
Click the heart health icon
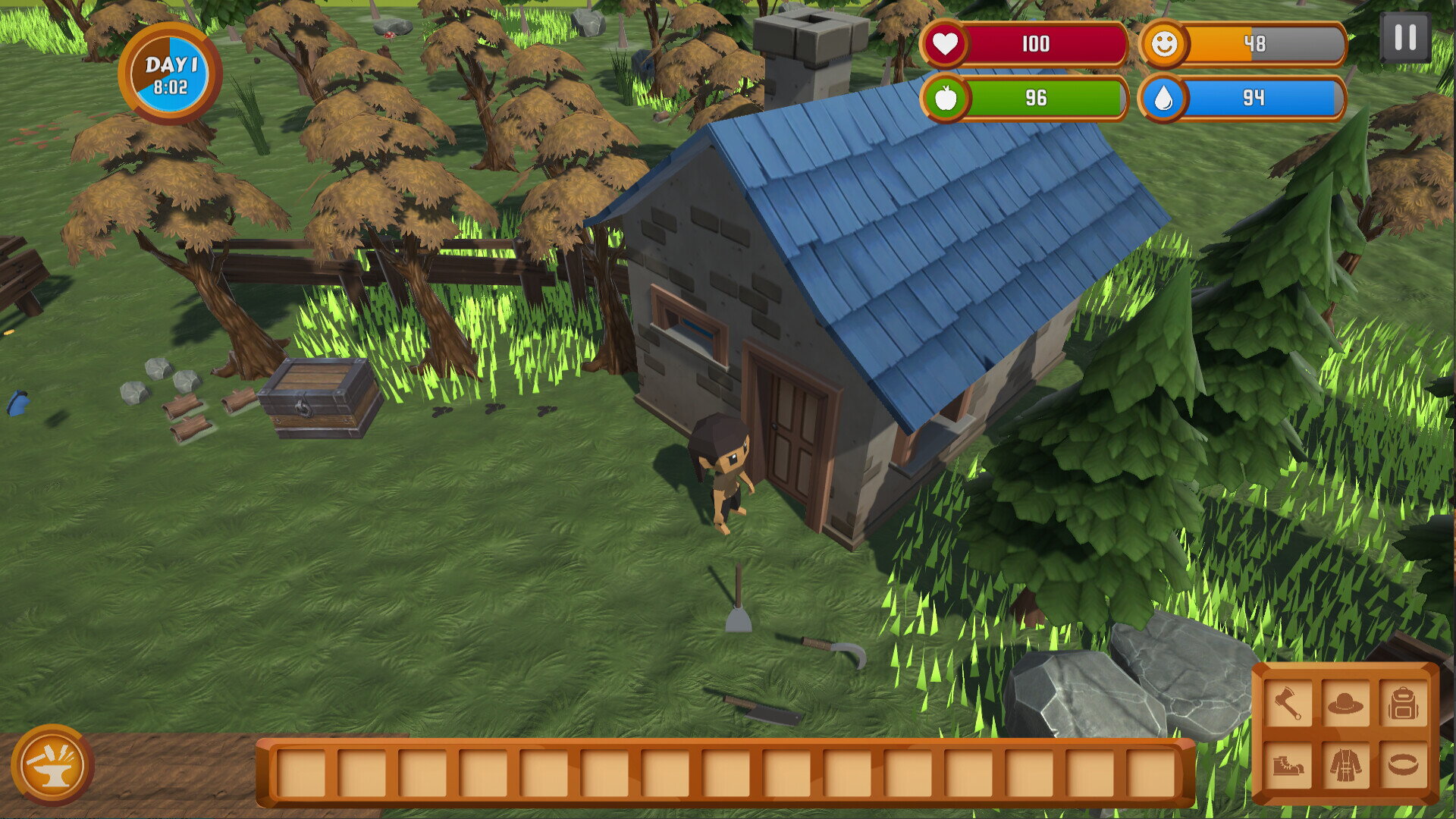pos(946,45)
